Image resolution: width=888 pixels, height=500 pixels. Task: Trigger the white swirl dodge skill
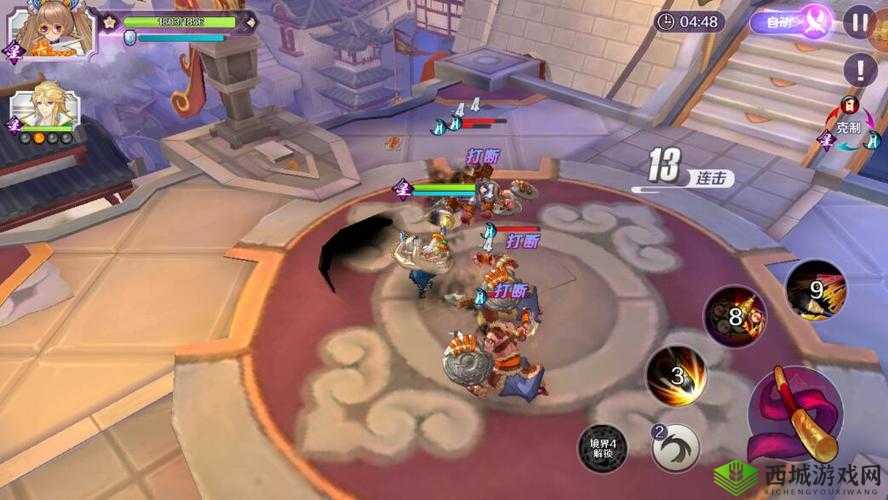(676, 447)
